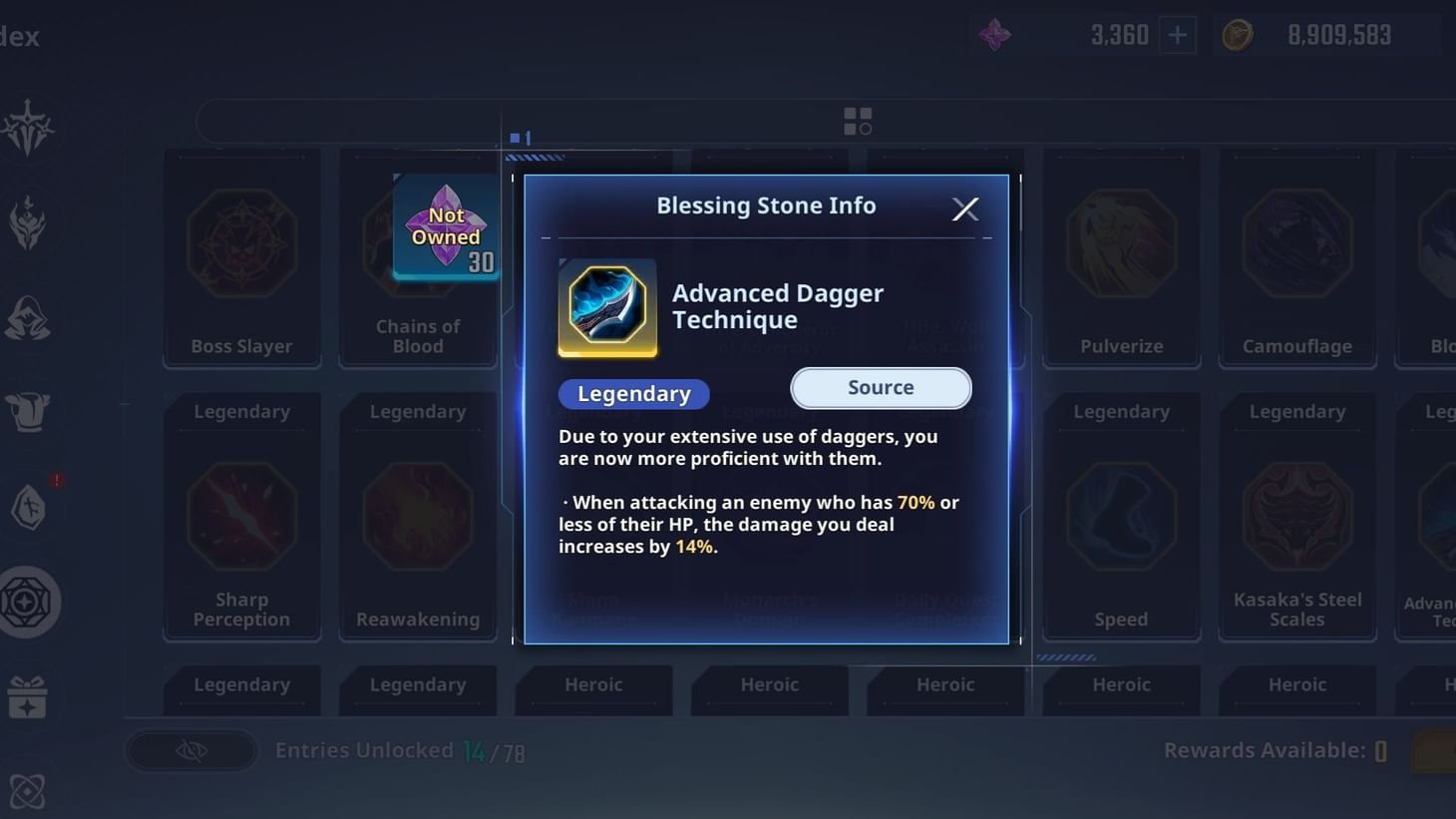The image size is (1456, 819).
Task: Open the Source panel for Advanced Dagger Technique
Action: pyautogui.click(x=880, y=387)
